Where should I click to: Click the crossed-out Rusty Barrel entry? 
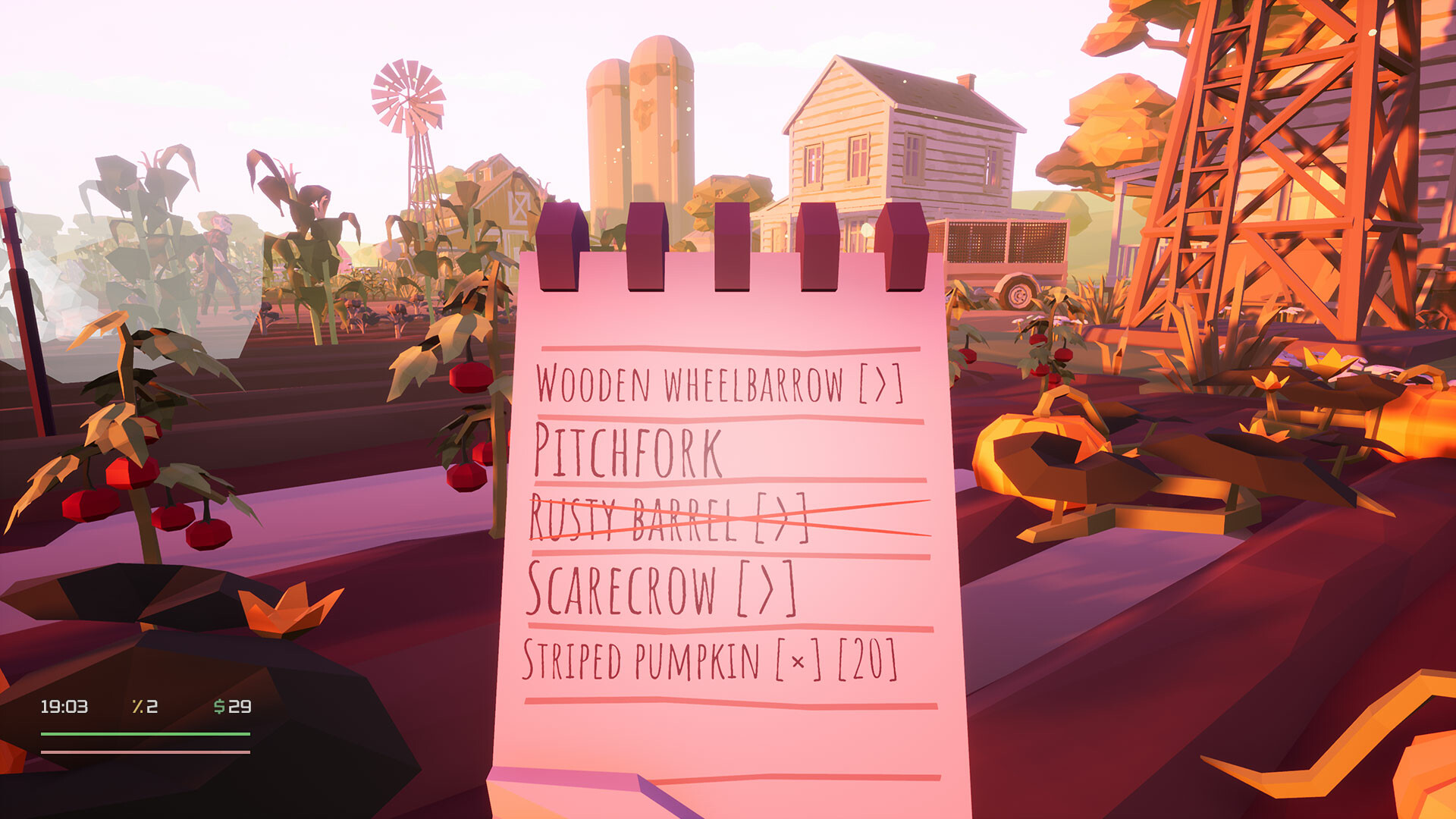667,518
